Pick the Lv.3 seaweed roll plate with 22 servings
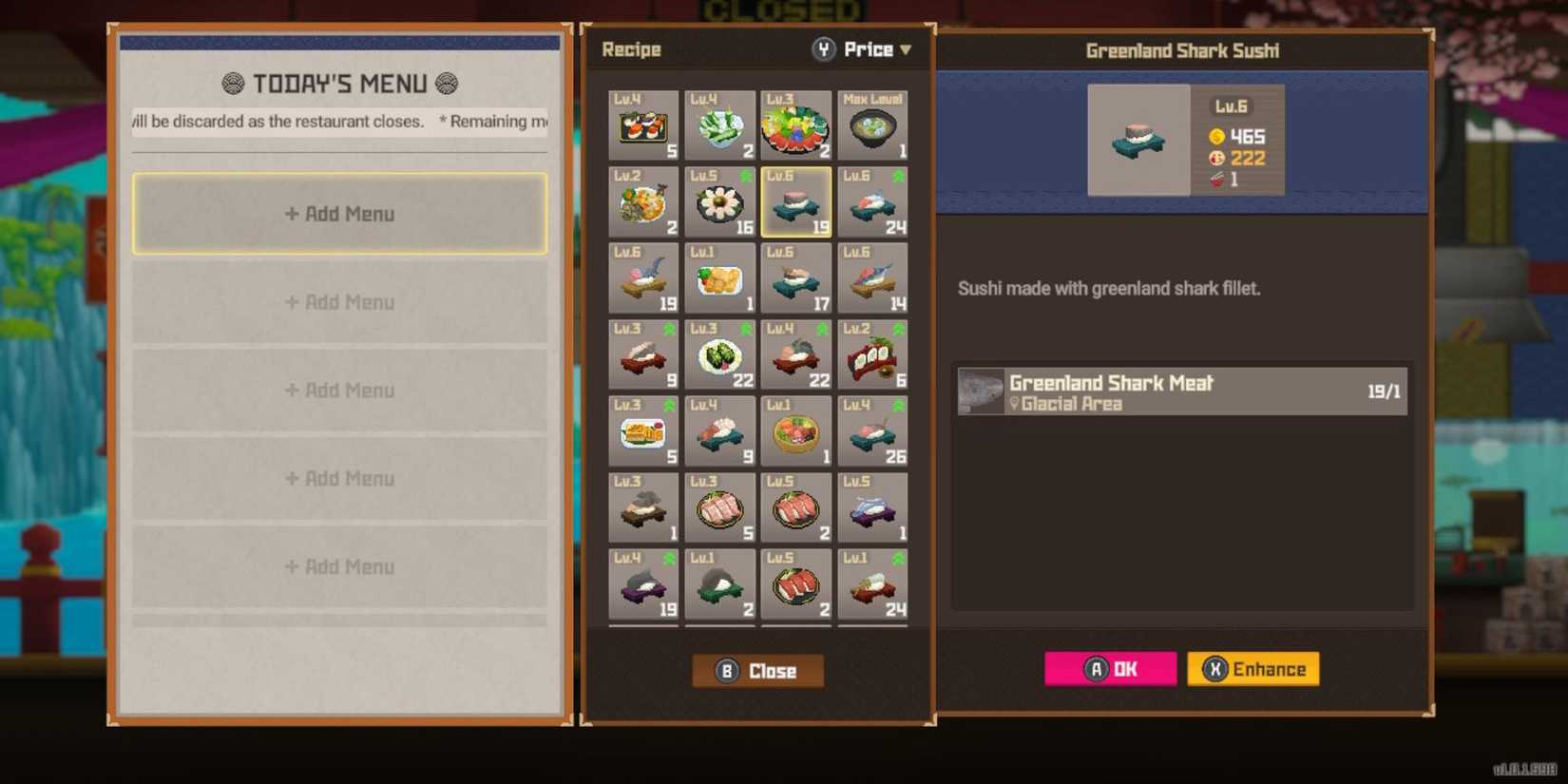 (x=719, y=354)
